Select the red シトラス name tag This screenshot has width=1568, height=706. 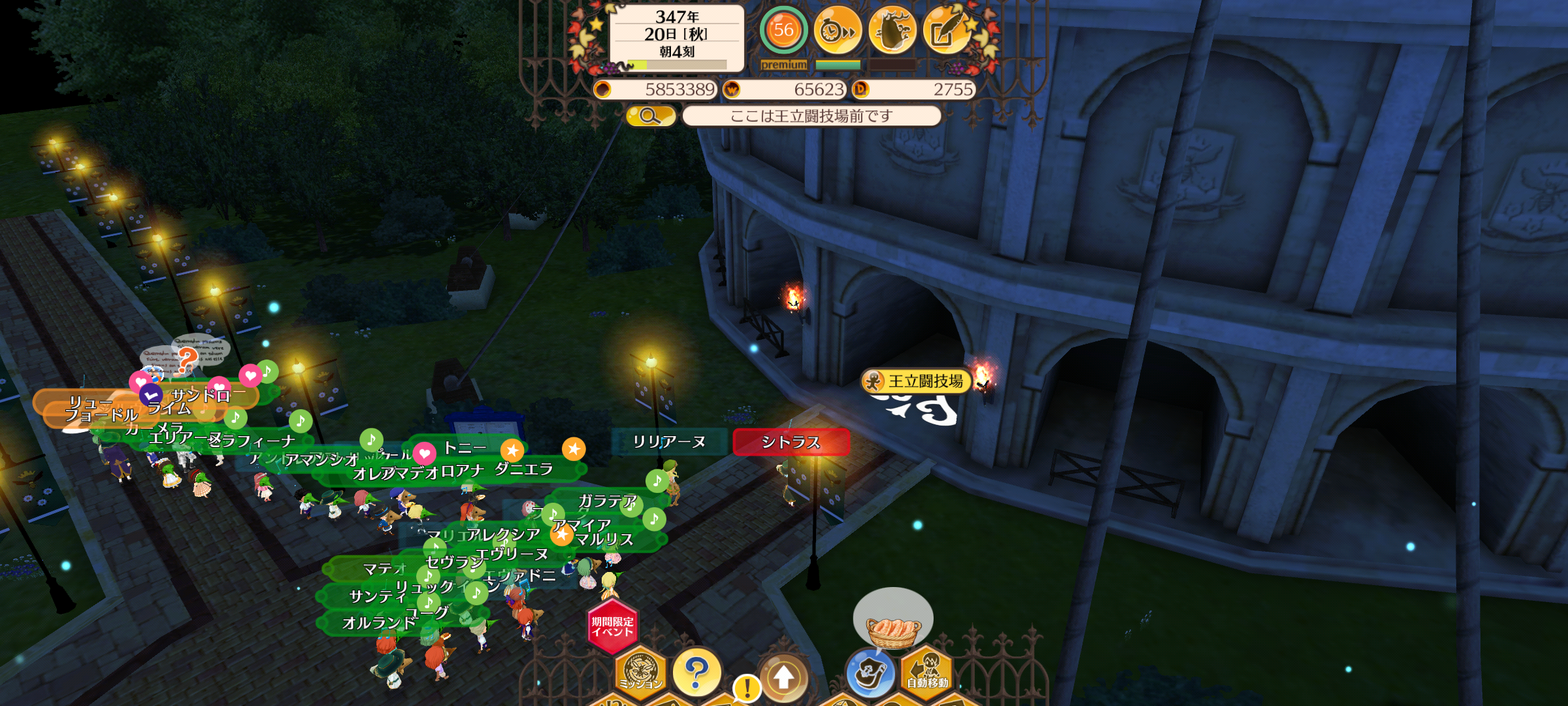tap(791, 443)
